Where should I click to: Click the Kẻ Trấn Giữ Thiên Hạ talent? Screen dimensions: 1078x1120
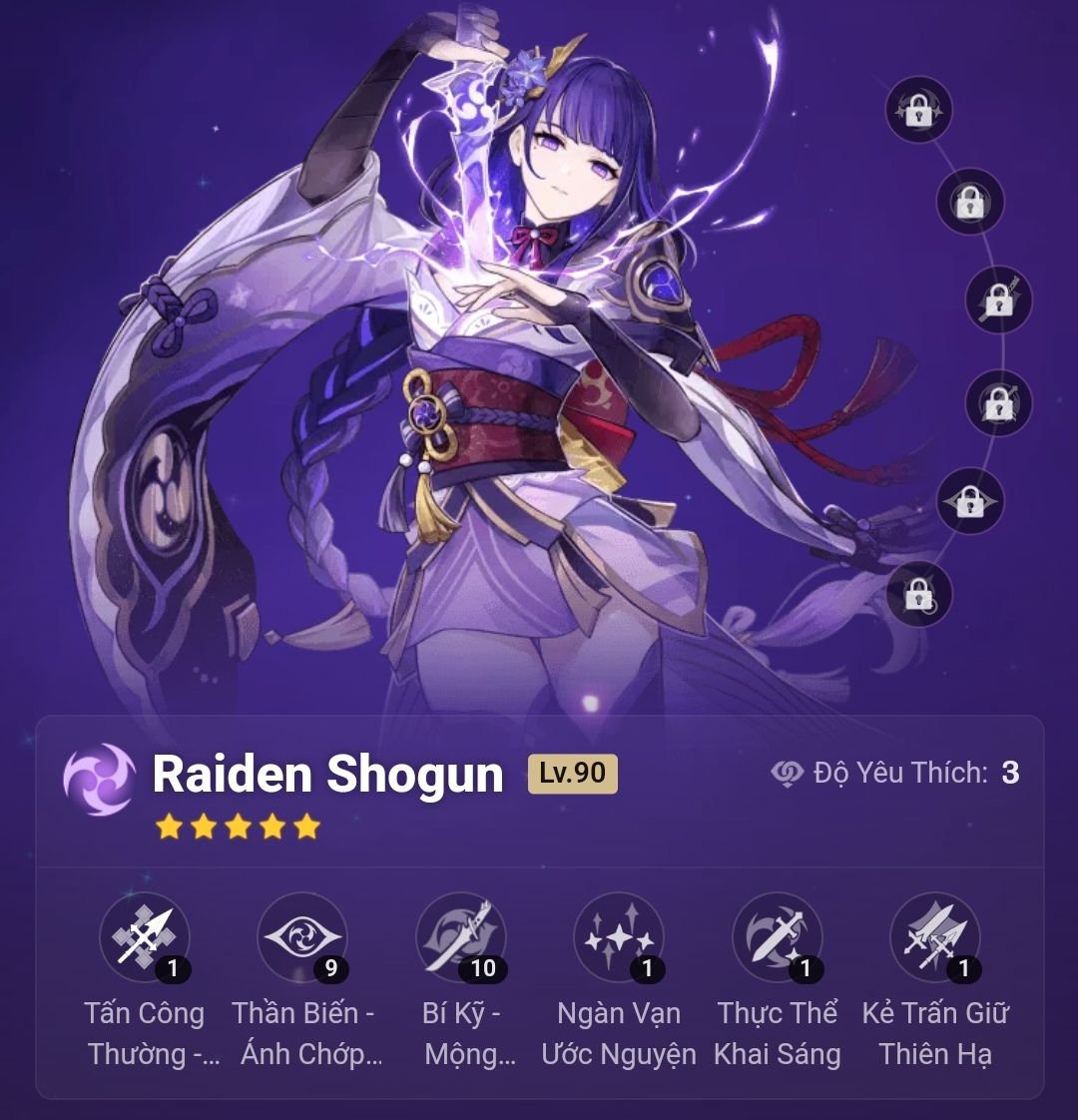pyautogui.click(x=935, y=936)
